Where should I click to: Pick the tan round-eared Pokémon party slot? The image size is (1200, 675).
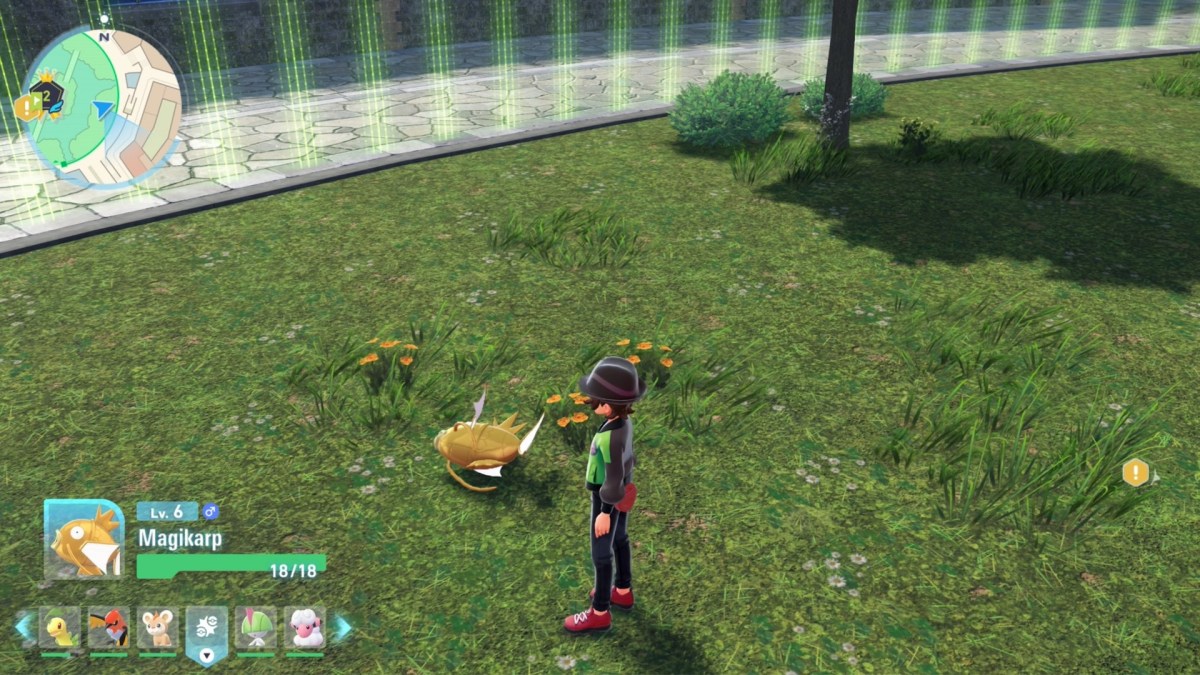tap(158, 628)
